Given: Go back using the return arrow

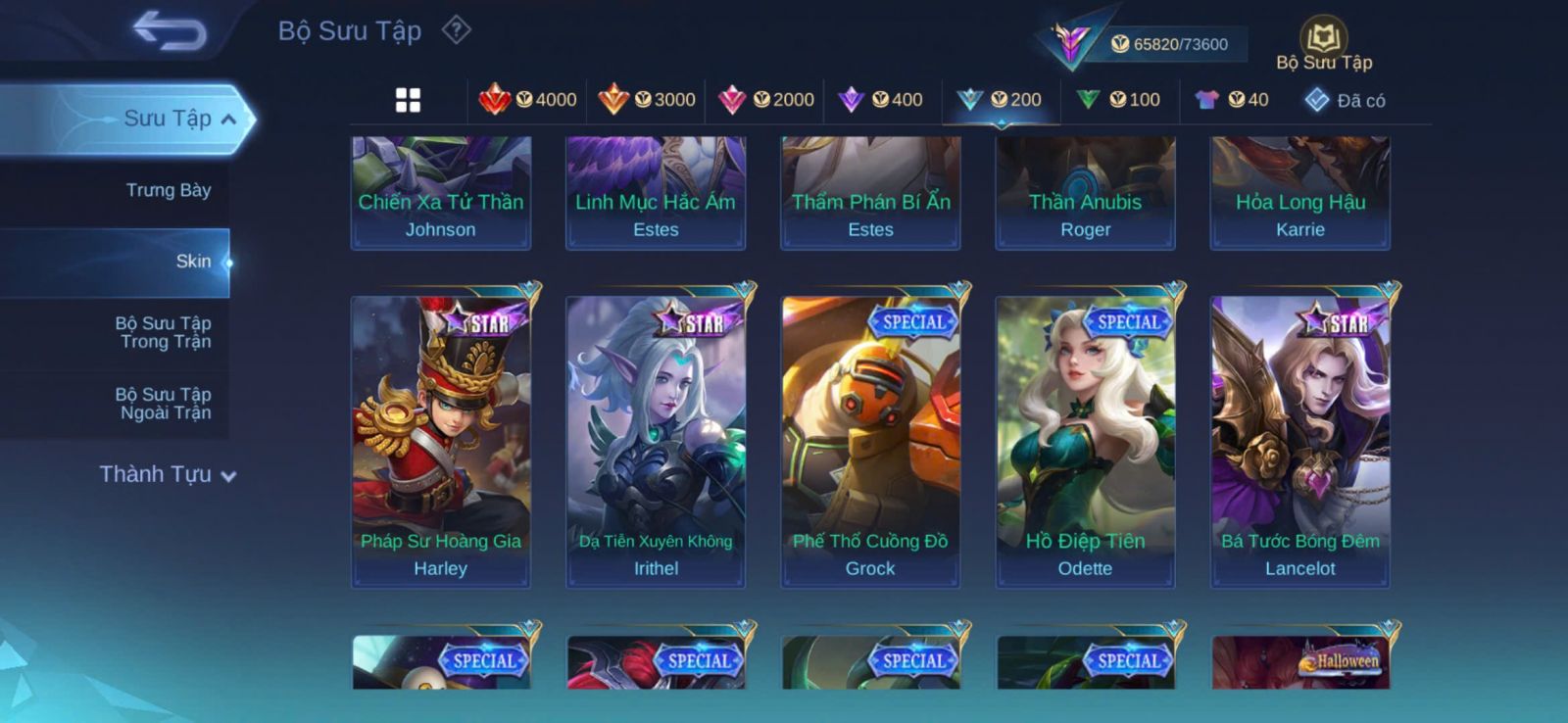Looking at the screenshot, I should [170, 30].
